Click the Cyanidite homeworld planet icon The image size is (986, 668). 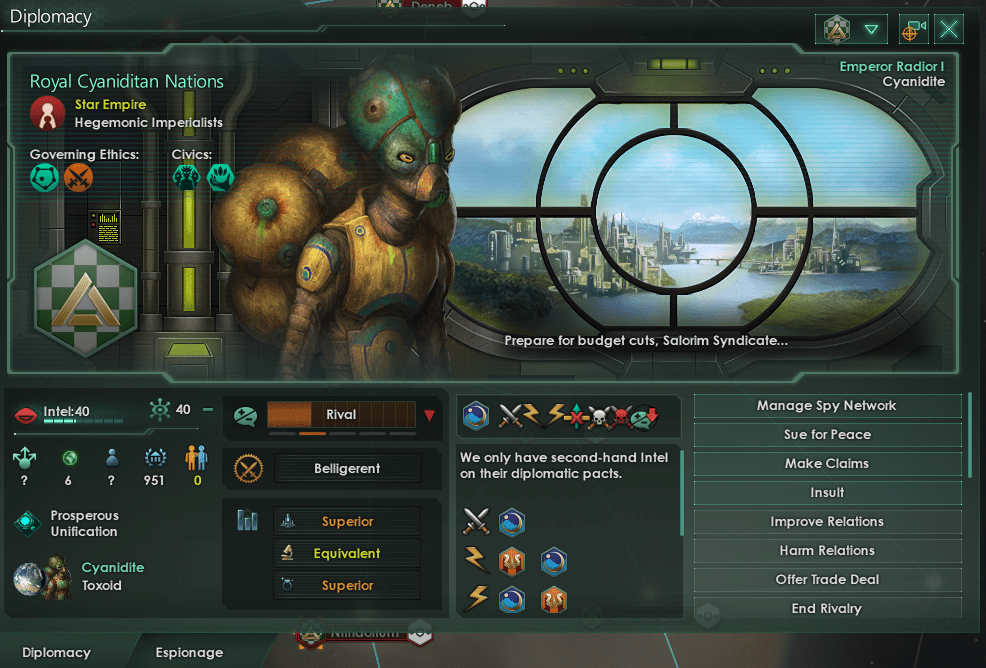[x=41, y=576]
